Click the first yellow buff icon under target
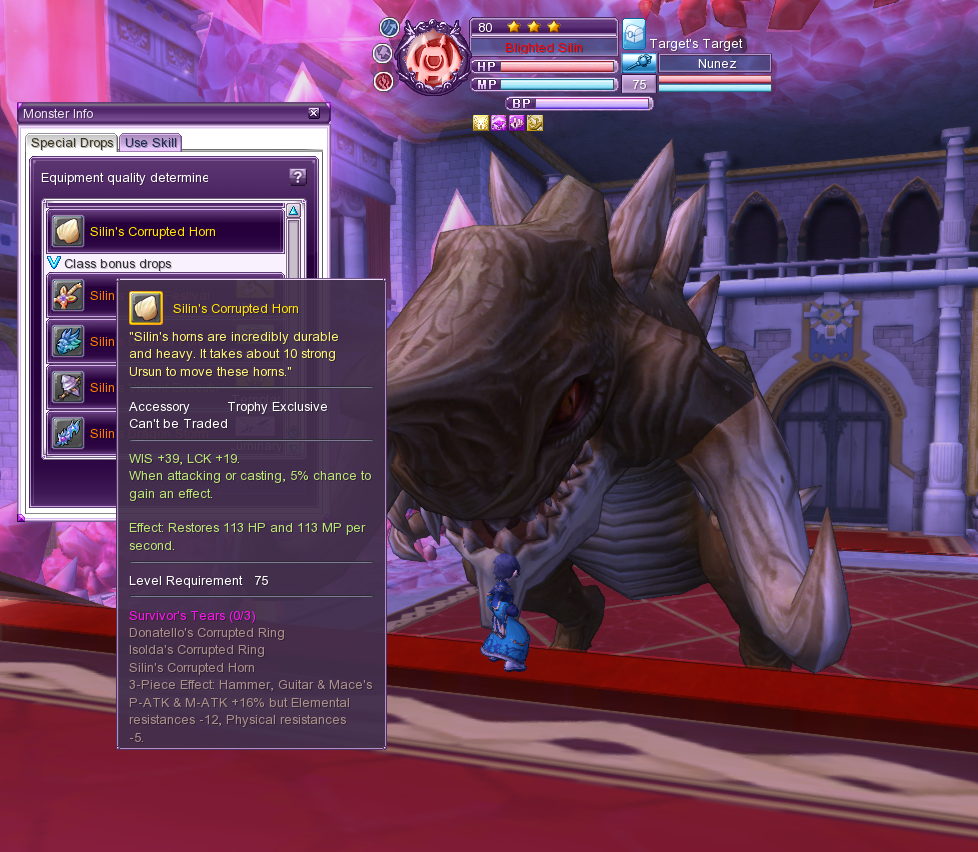The height and width of the screenshot is (852, 978). pos(480,123)
